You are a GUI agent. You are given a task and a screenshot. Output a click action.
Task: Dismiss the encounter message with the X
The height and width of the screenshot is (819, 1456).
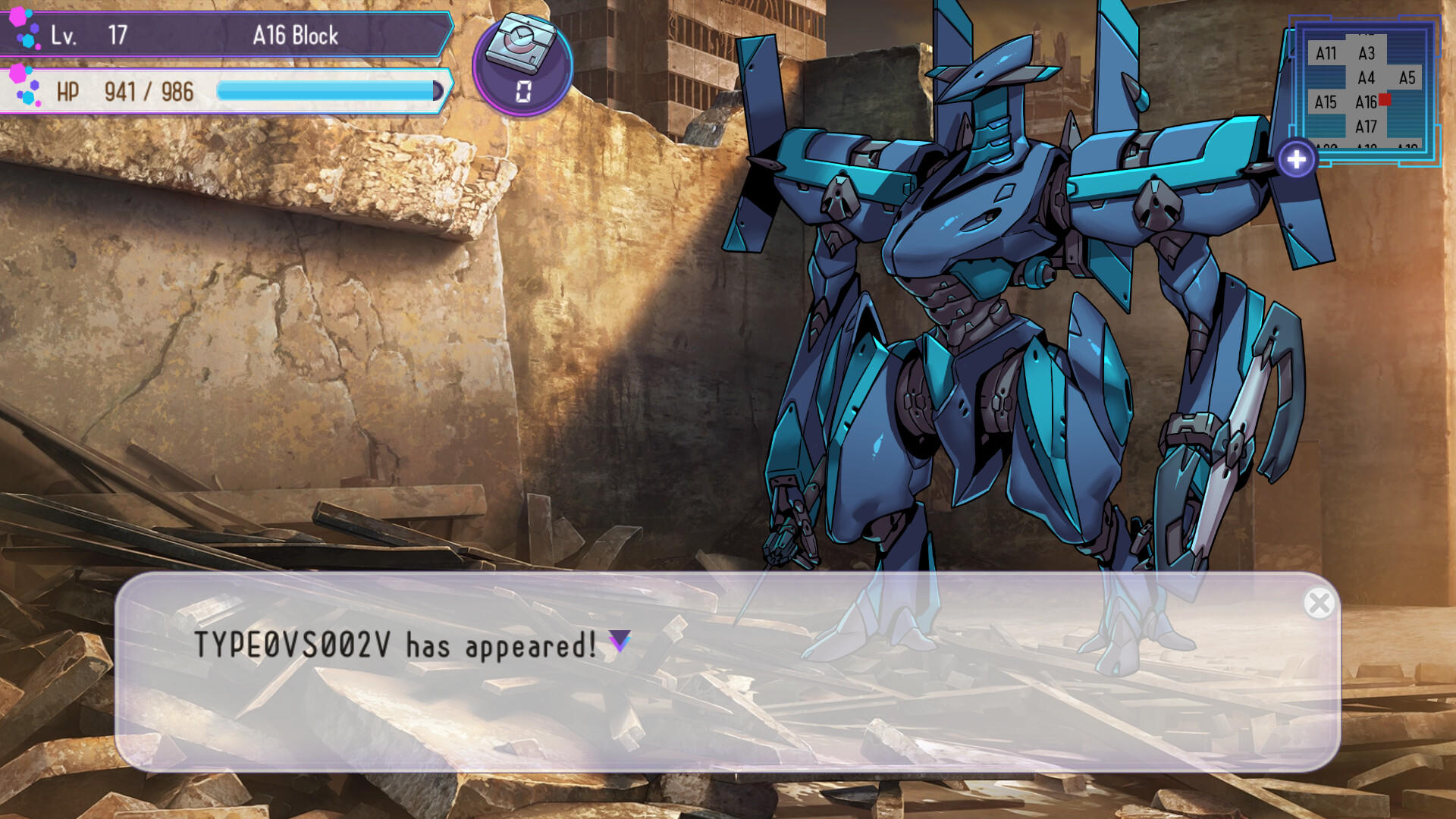pos(1321,603)
